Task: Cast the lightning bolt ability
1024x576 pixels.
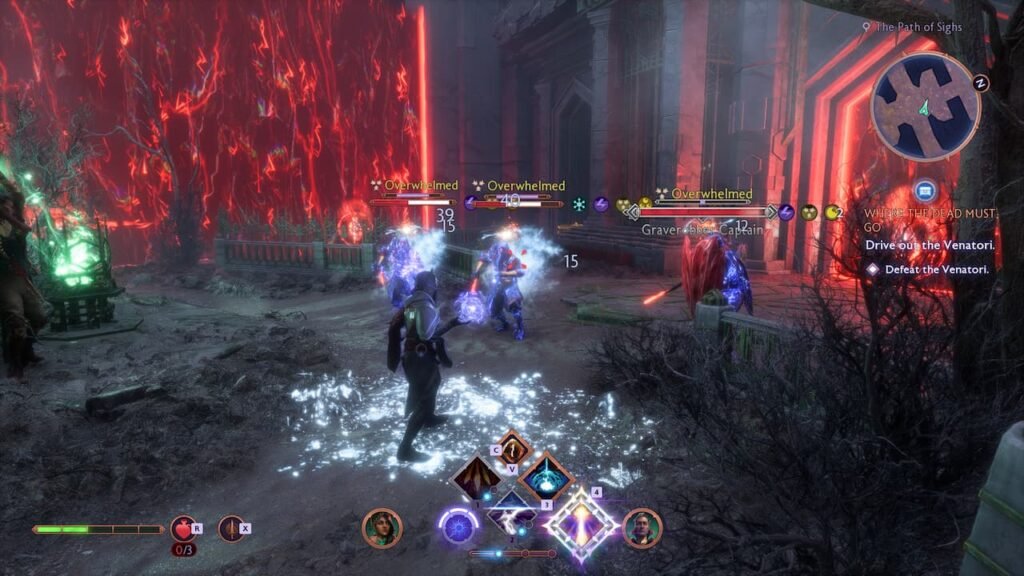Action: [x=512, y=517]
